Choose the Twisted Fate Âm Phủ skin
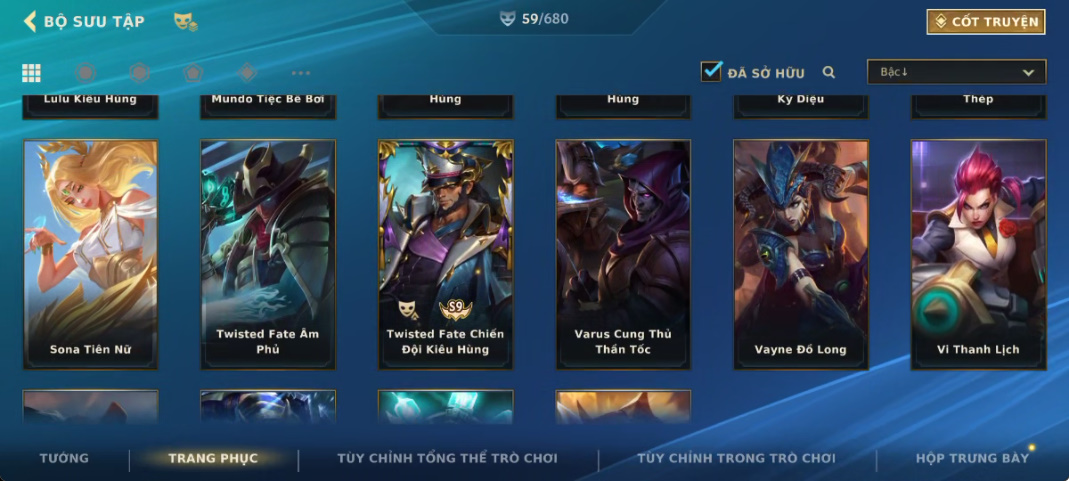The width and height of the screenshot is (1069, 481). click(x=267, y=254)
